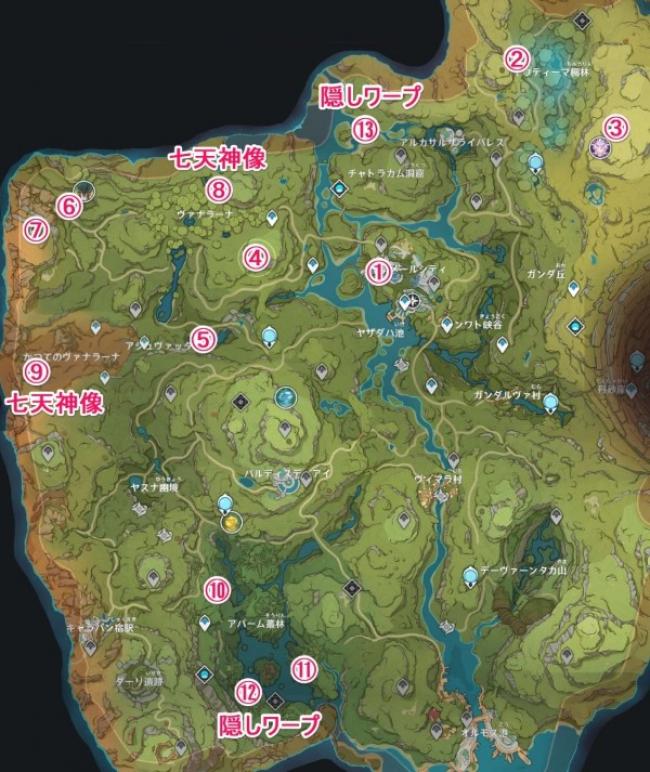Select numbered marker ① near Sumeru City
Viewport: 650px width, 772px height.
pyautogui.click(x=378, y=271)
